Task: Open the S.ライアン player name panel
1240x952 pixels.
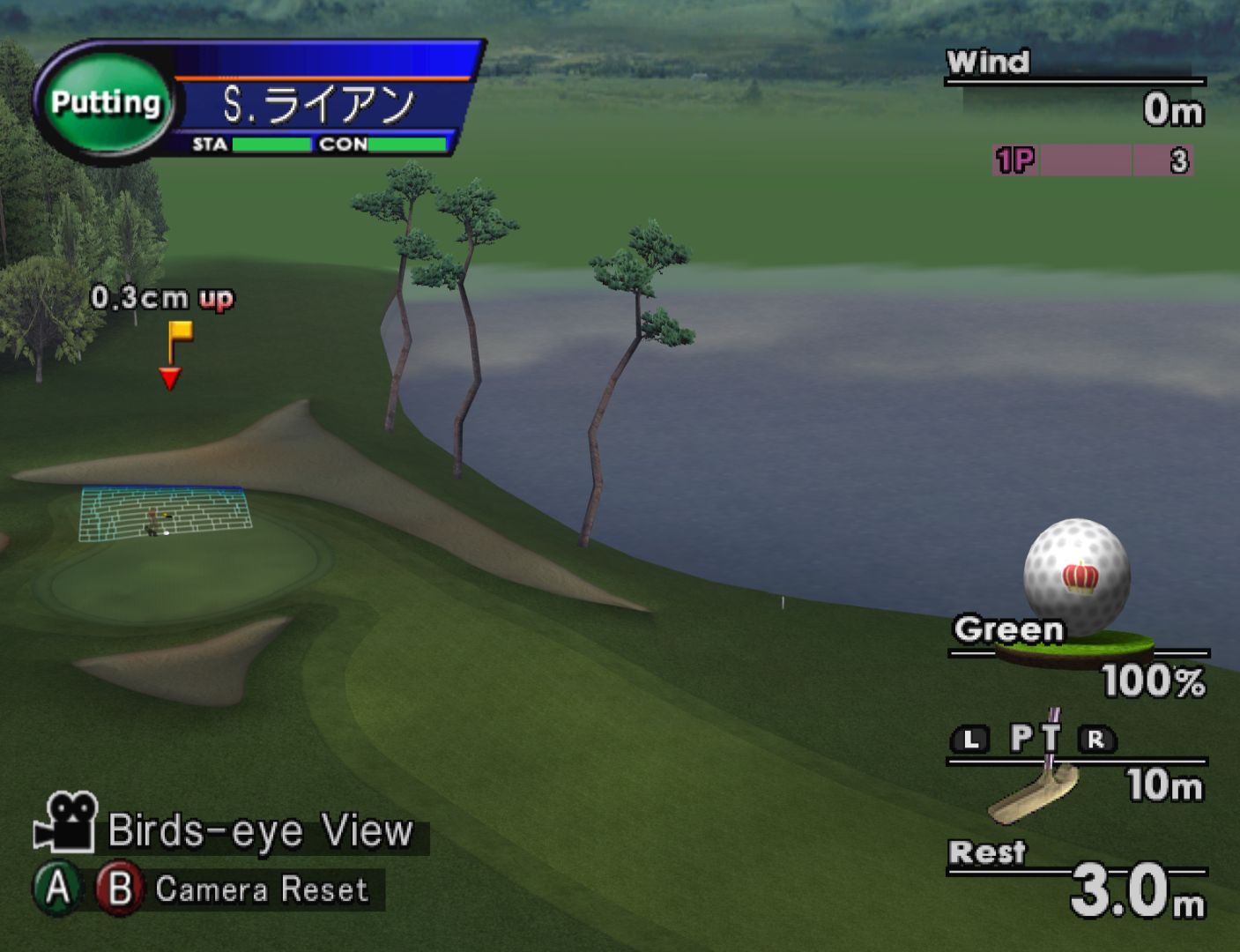Action: click(x=319, y=105)
